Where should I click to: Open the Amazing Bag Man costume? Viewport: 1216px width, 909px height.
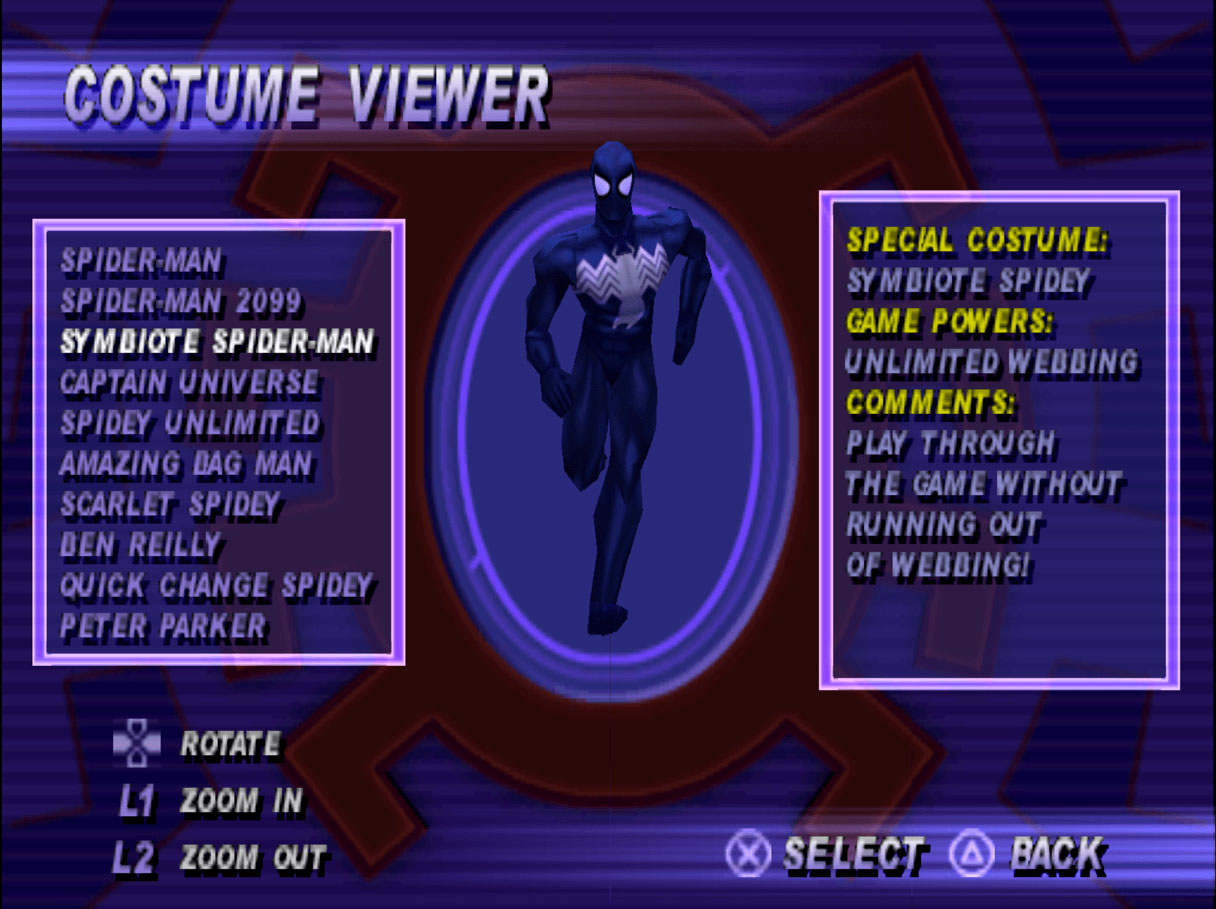(186, 464)
